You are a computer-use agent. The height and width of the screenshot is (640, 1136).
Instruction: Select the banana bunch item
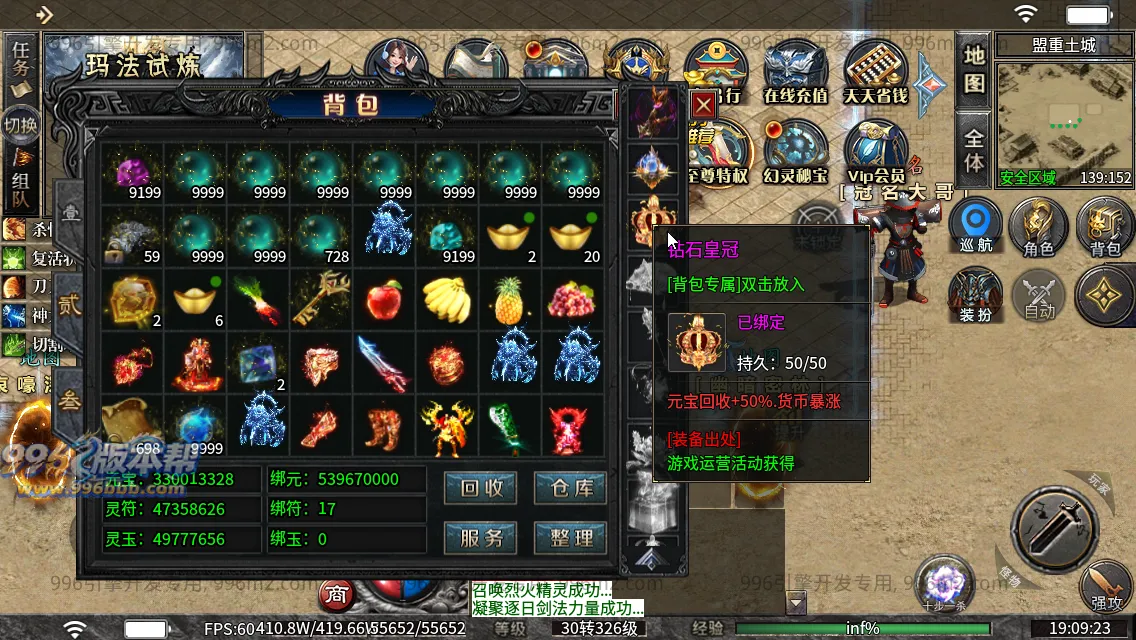(447, 300)
